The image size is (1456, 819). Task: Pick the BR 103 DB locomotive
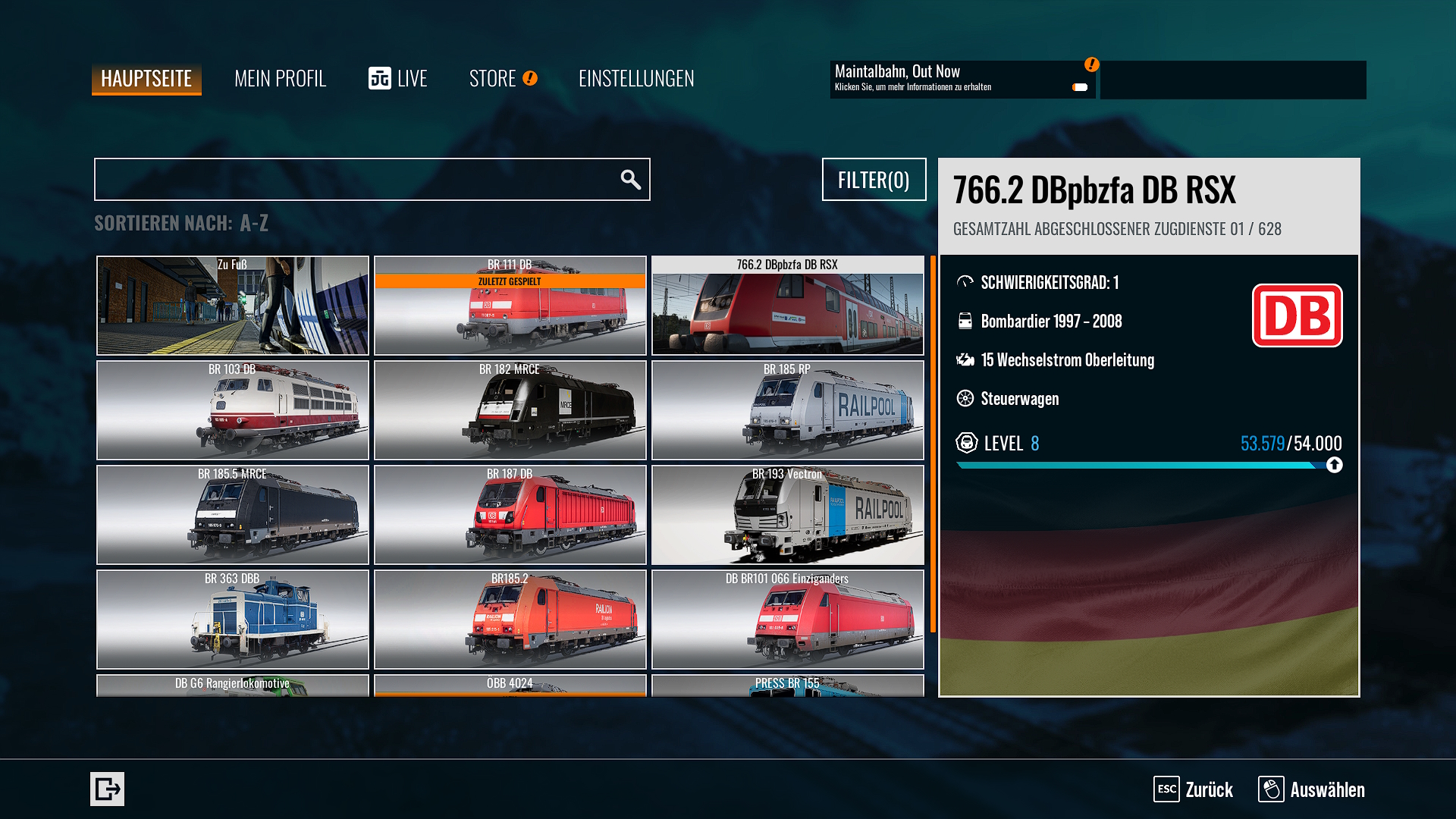tap(233, 410)
